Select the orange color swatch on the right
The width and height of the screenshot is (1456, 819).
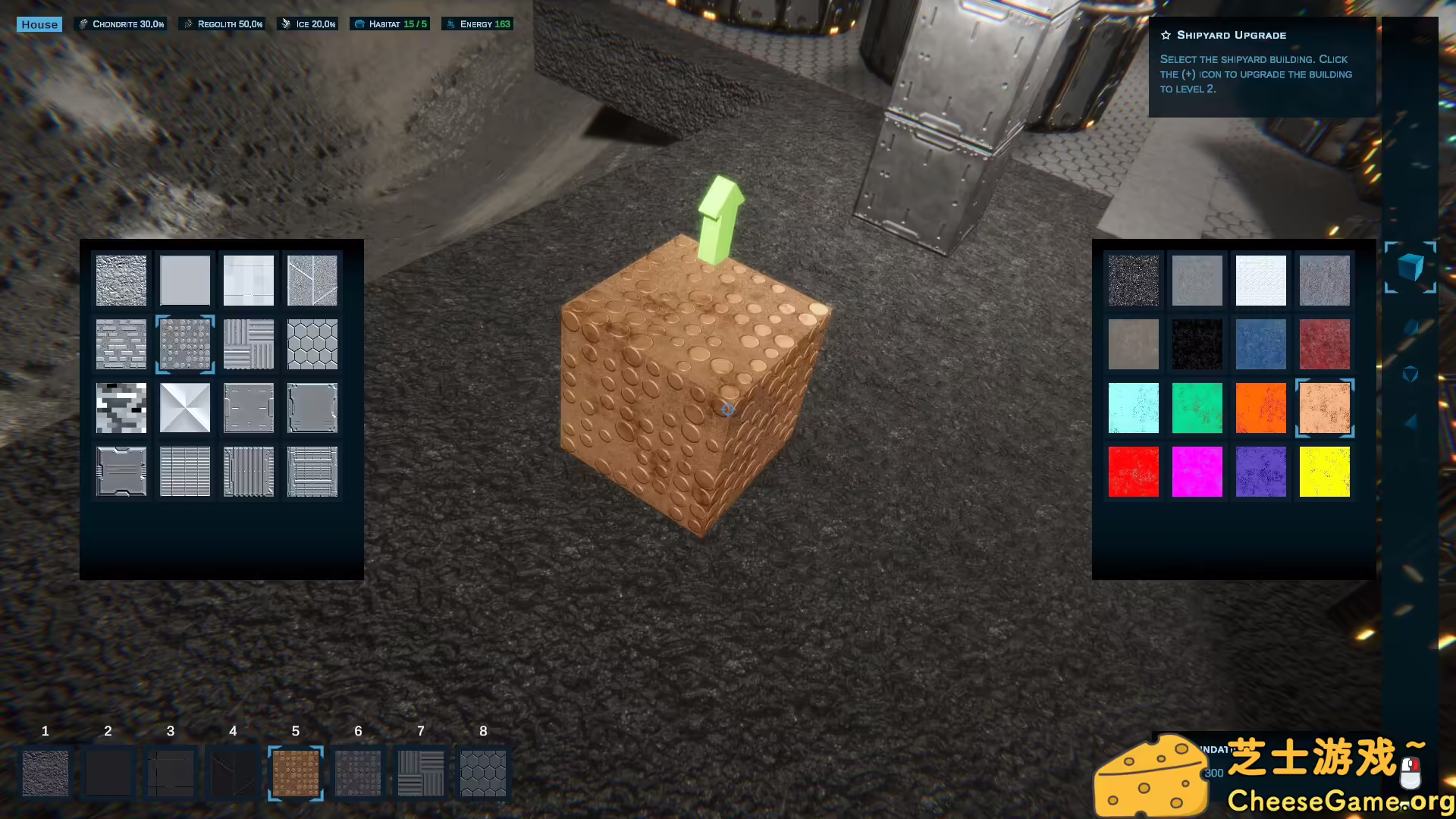tap(1260, 408)
